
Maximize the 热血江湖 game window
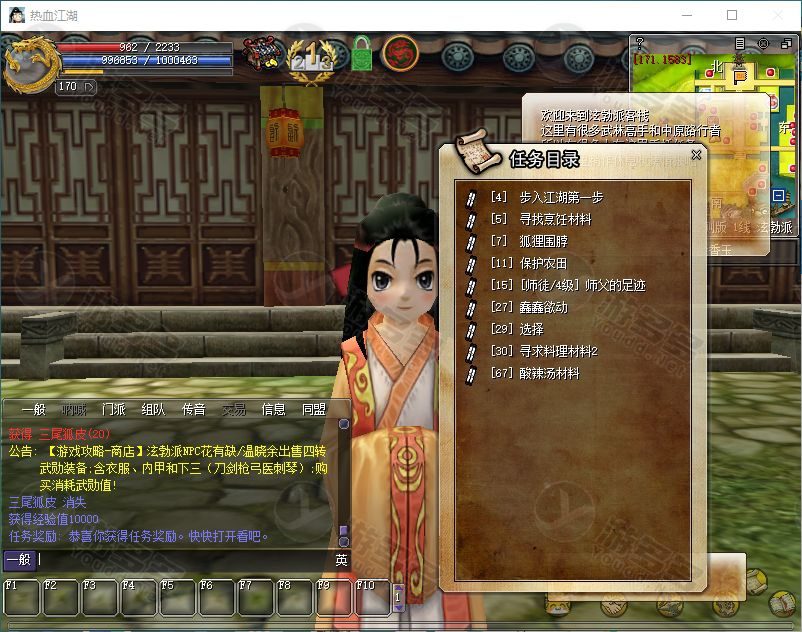click(732, 15)
